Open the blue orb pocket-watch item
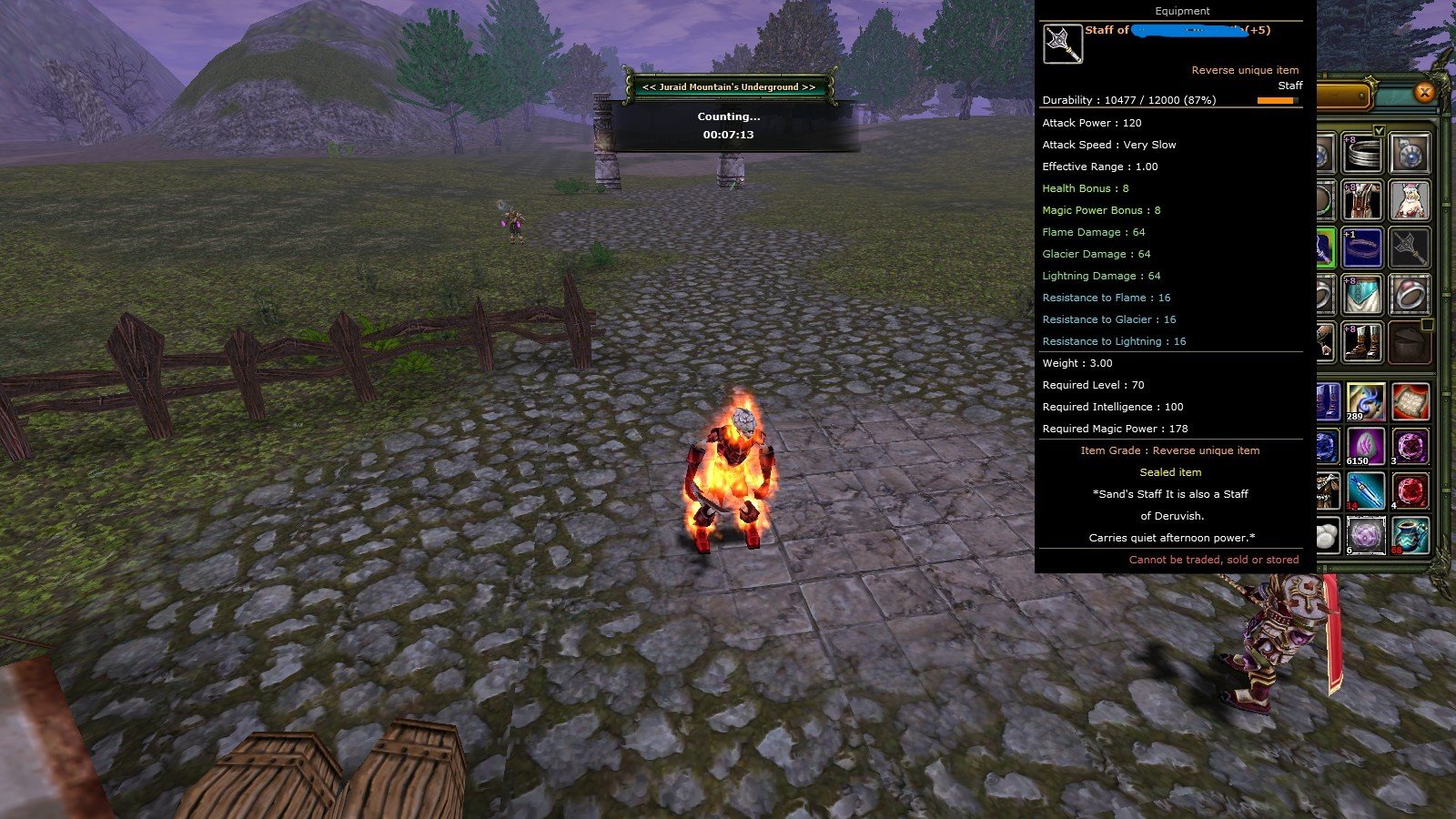This screenshot has height=819, width=1456. (1410, 152)
